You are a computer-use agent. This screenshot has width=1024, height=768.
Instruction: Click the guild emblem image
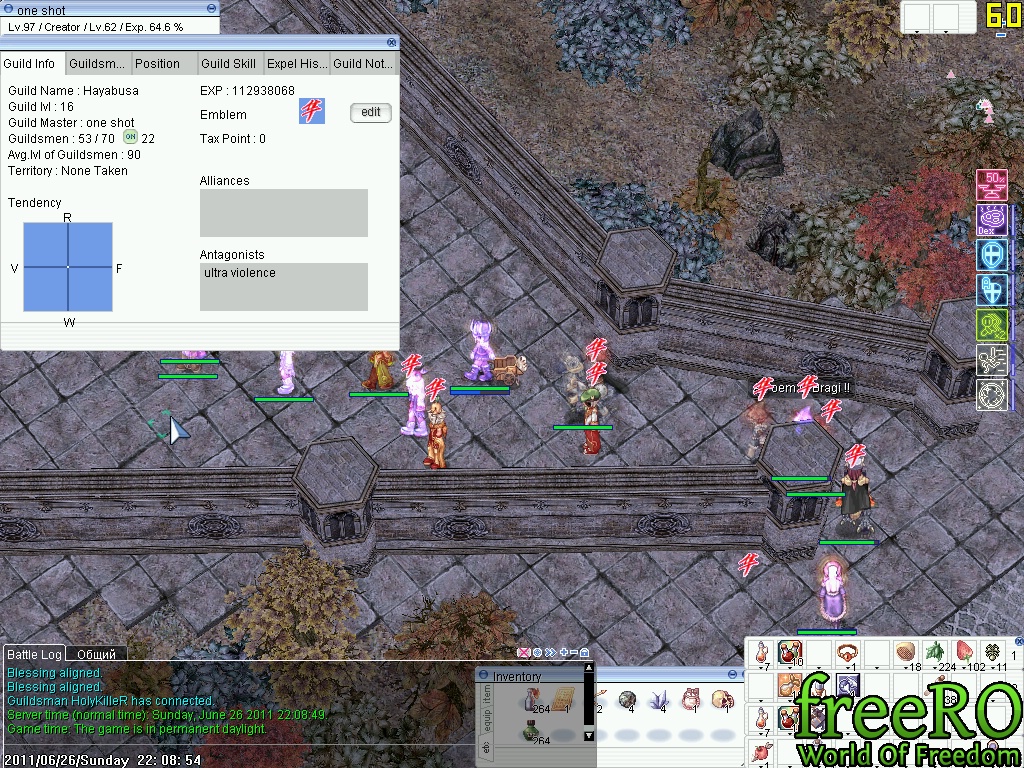tap(312, 111)
